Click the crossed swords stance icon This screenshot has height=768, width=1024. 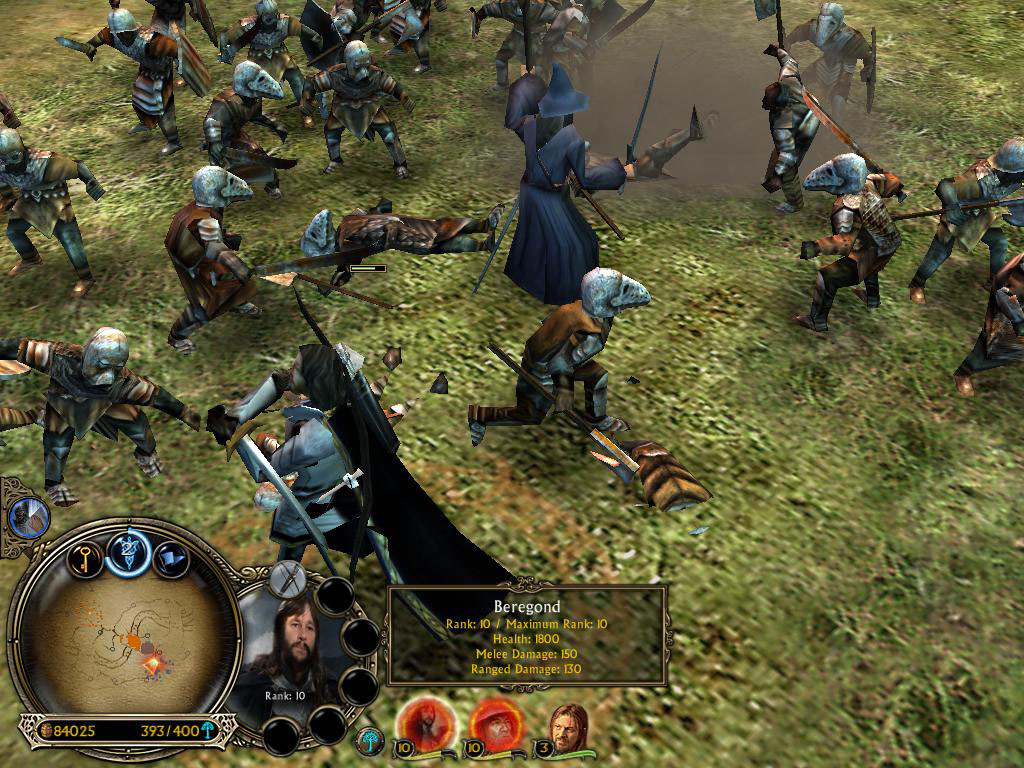pos(290,580)
